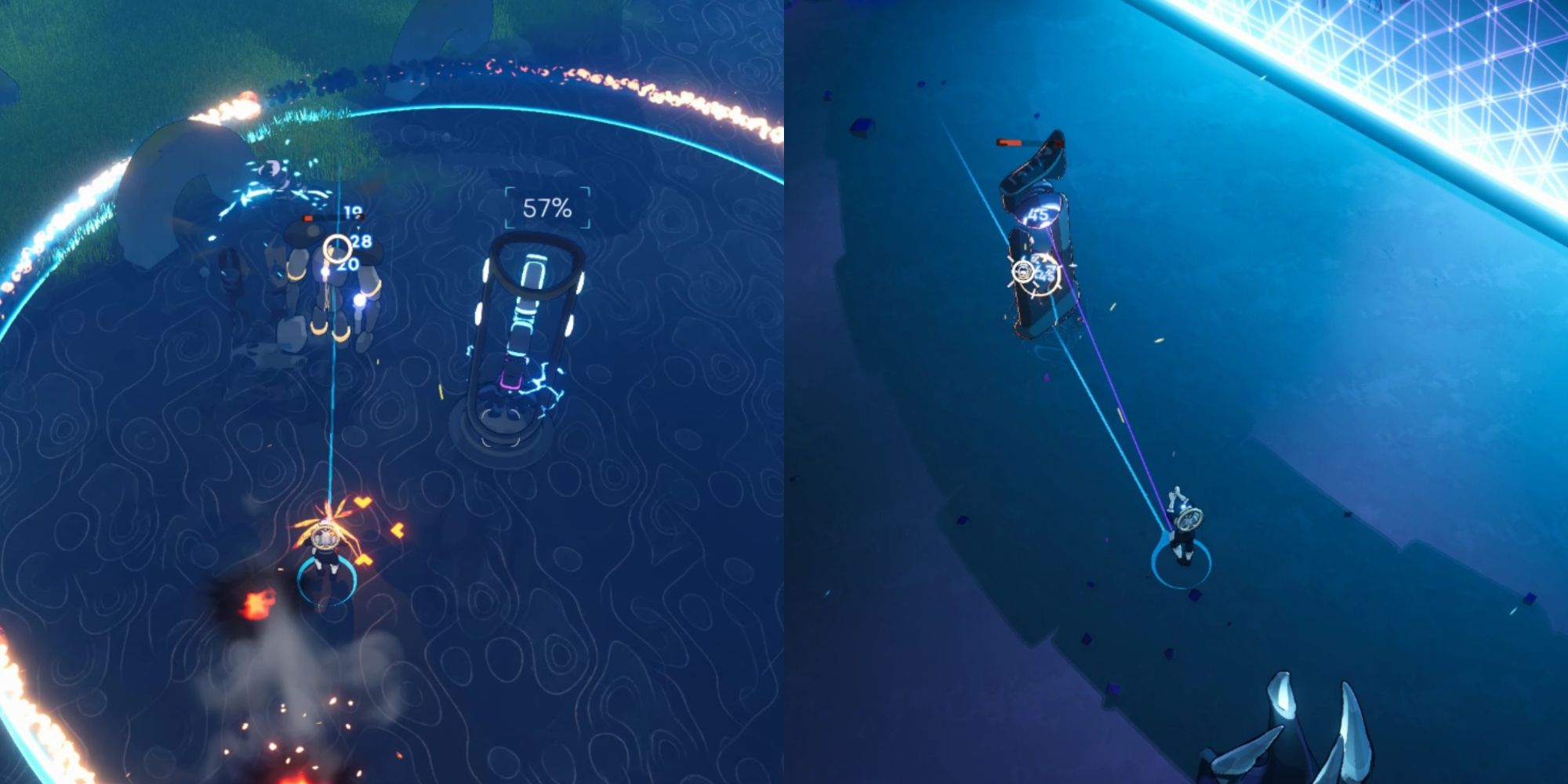Click the 45 damage number on the boat

click(1038, 214)
